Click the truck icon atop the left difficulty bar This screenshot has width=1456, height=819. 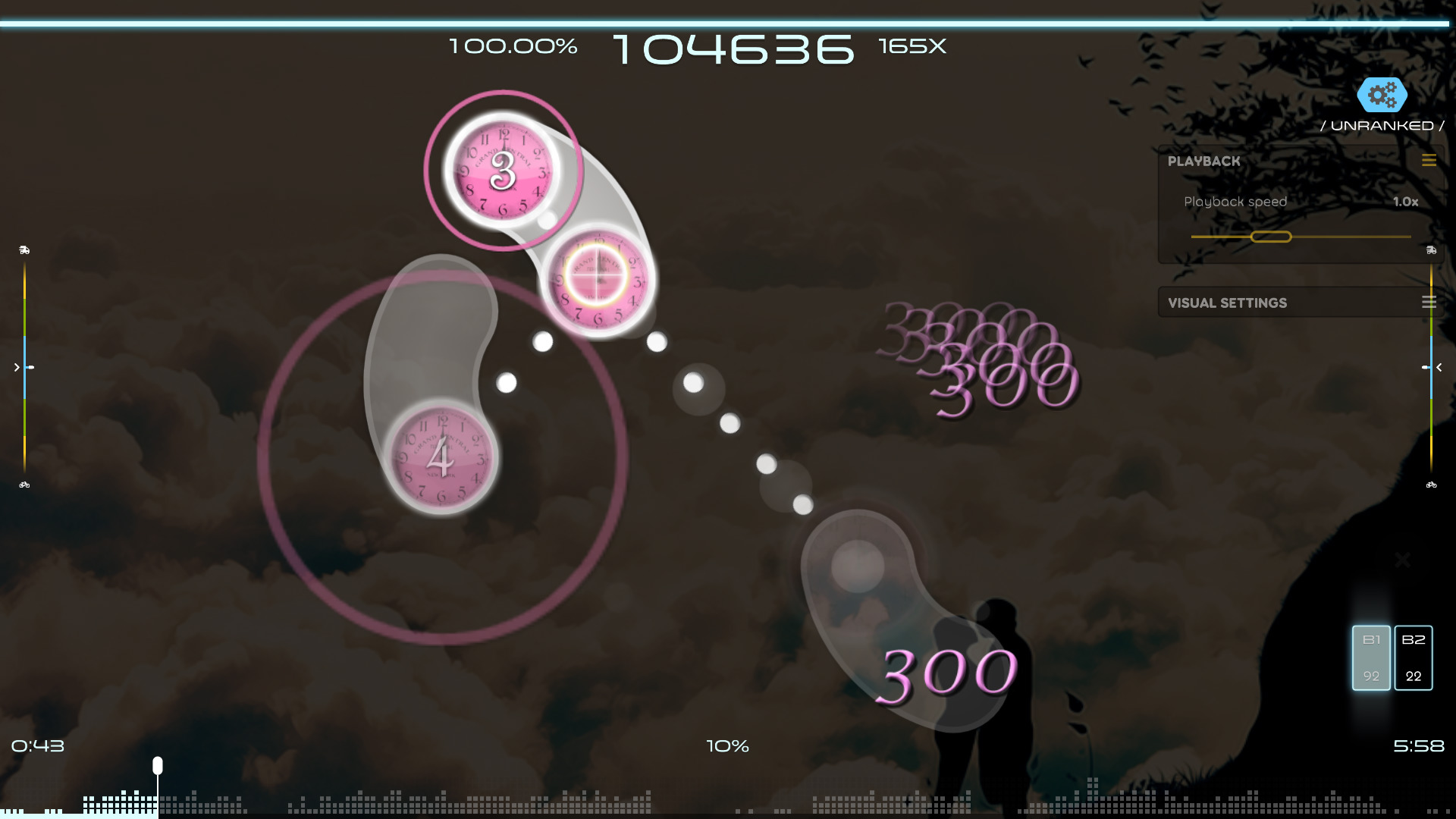(25, 248)
